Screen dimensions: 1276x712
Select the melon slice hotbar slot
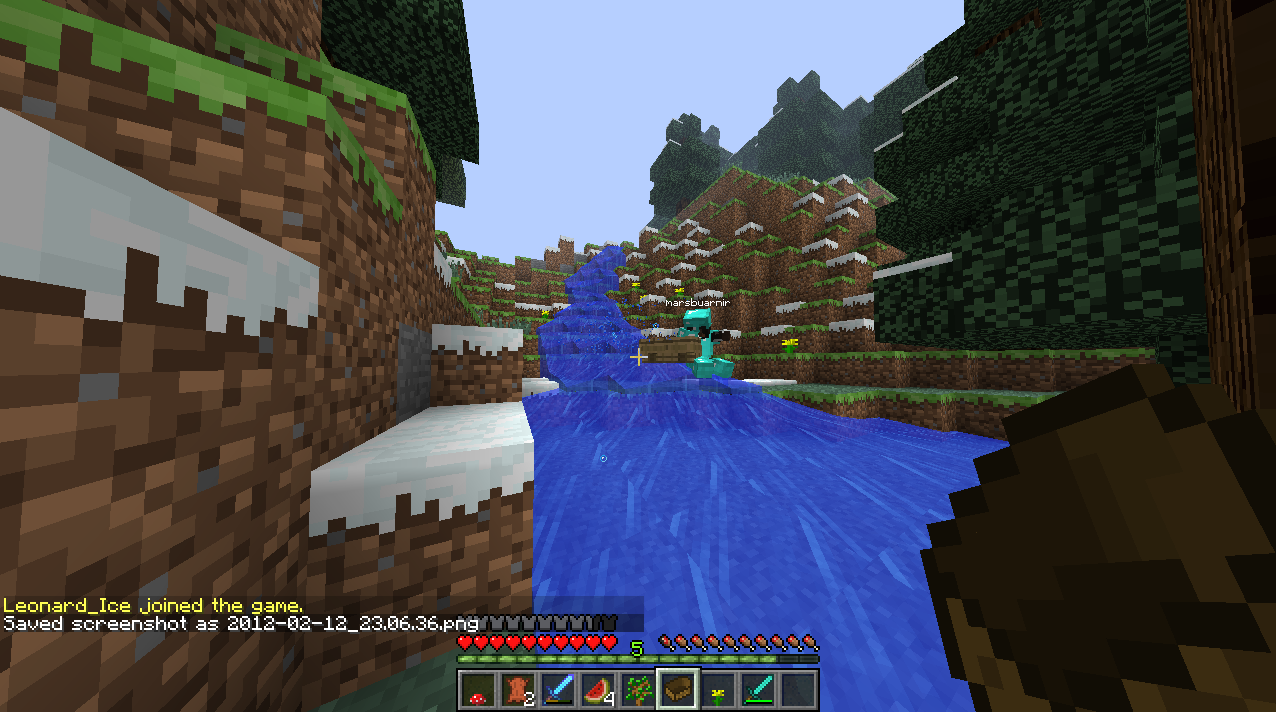pyautogui.click(x=597, y=690)
